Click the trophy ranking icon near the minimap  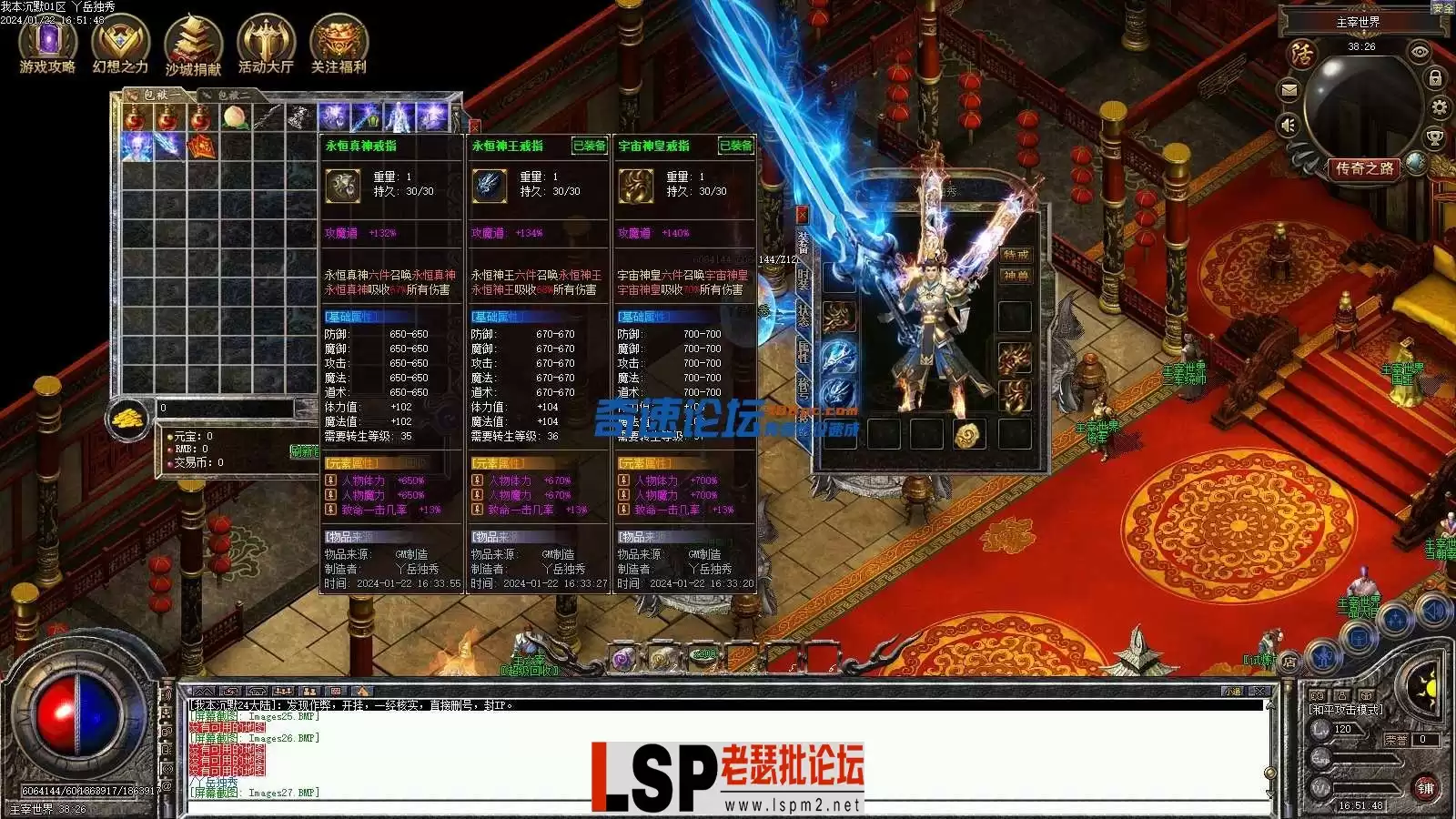pyautogui.click(x=1434, y=136)
